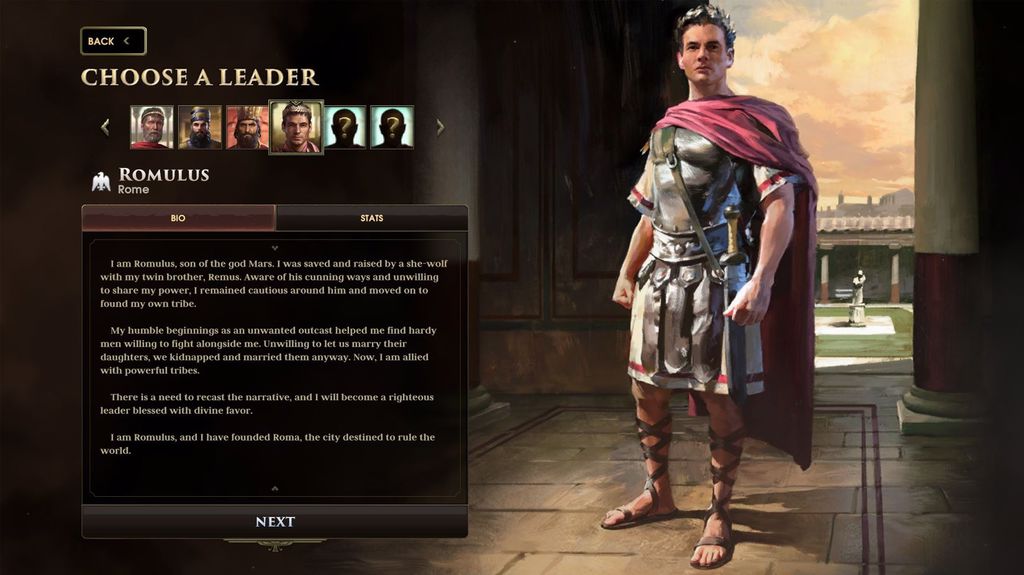Go back using the Back button

[113, 41]
